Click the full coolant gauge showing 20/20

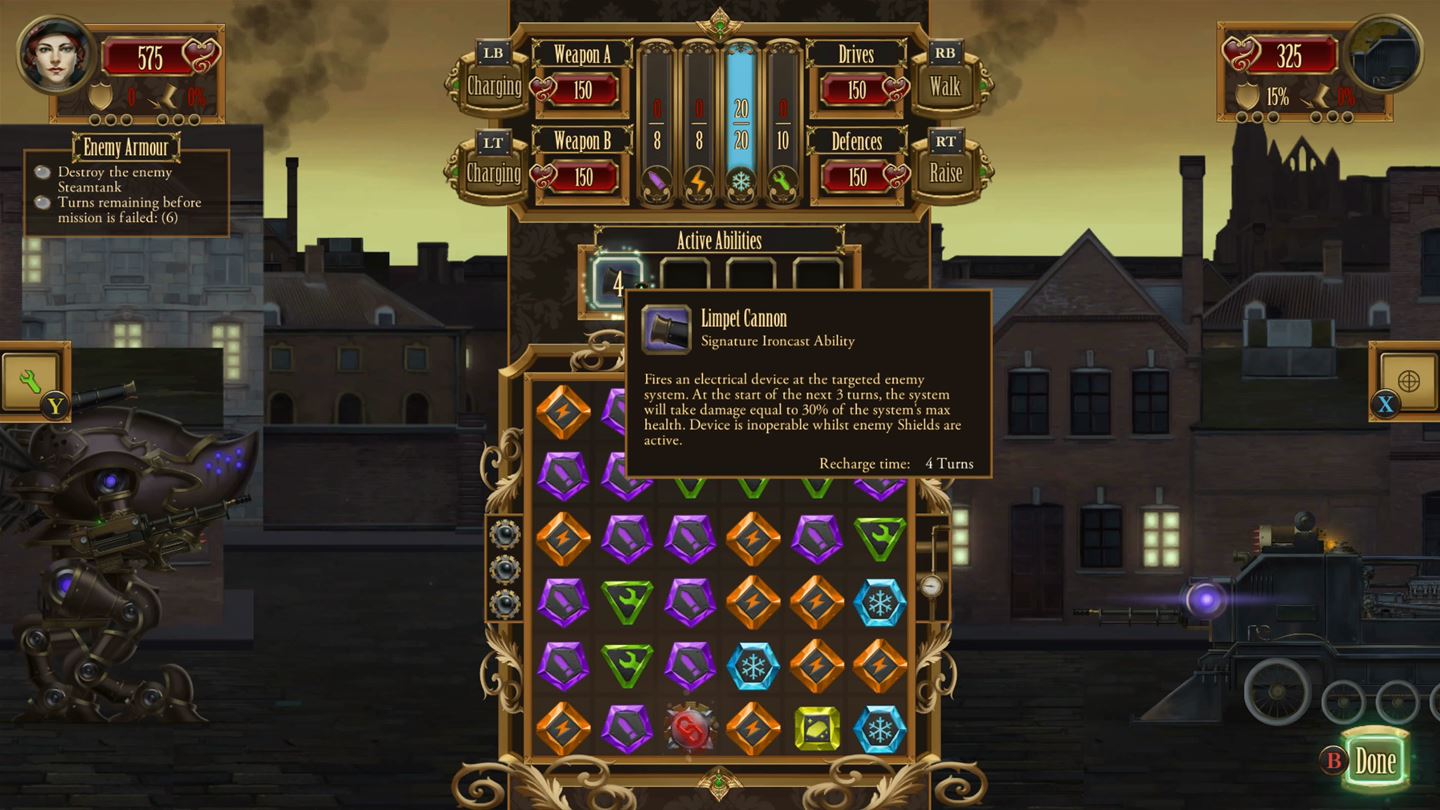[741, 110]
